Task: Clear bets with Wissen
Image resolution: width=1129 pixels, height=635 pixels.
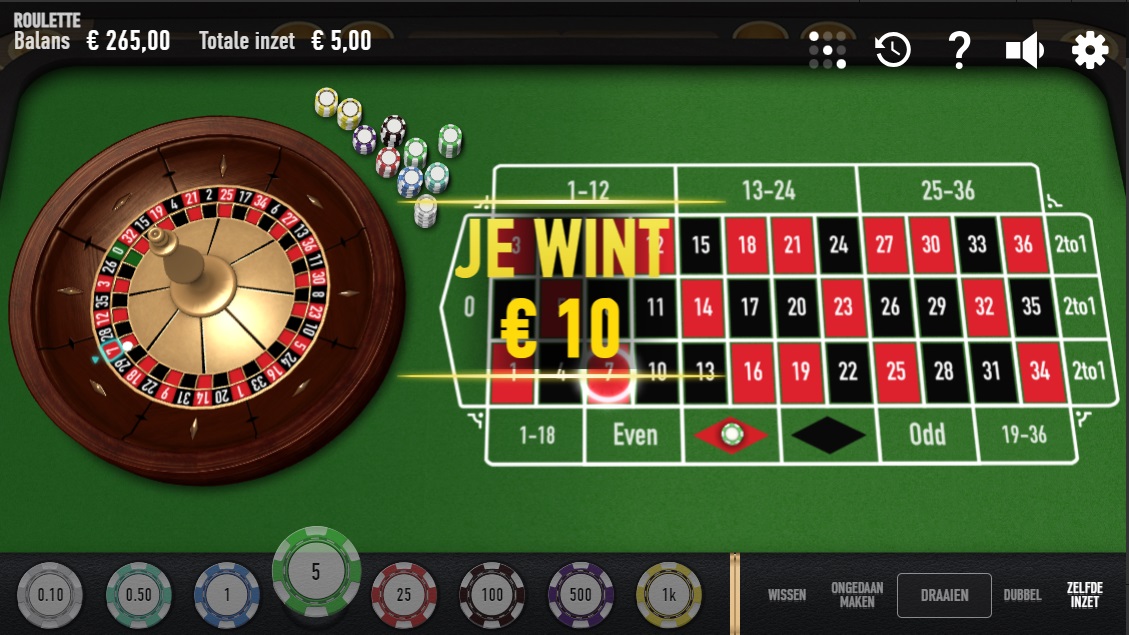Action: (787, 595)
